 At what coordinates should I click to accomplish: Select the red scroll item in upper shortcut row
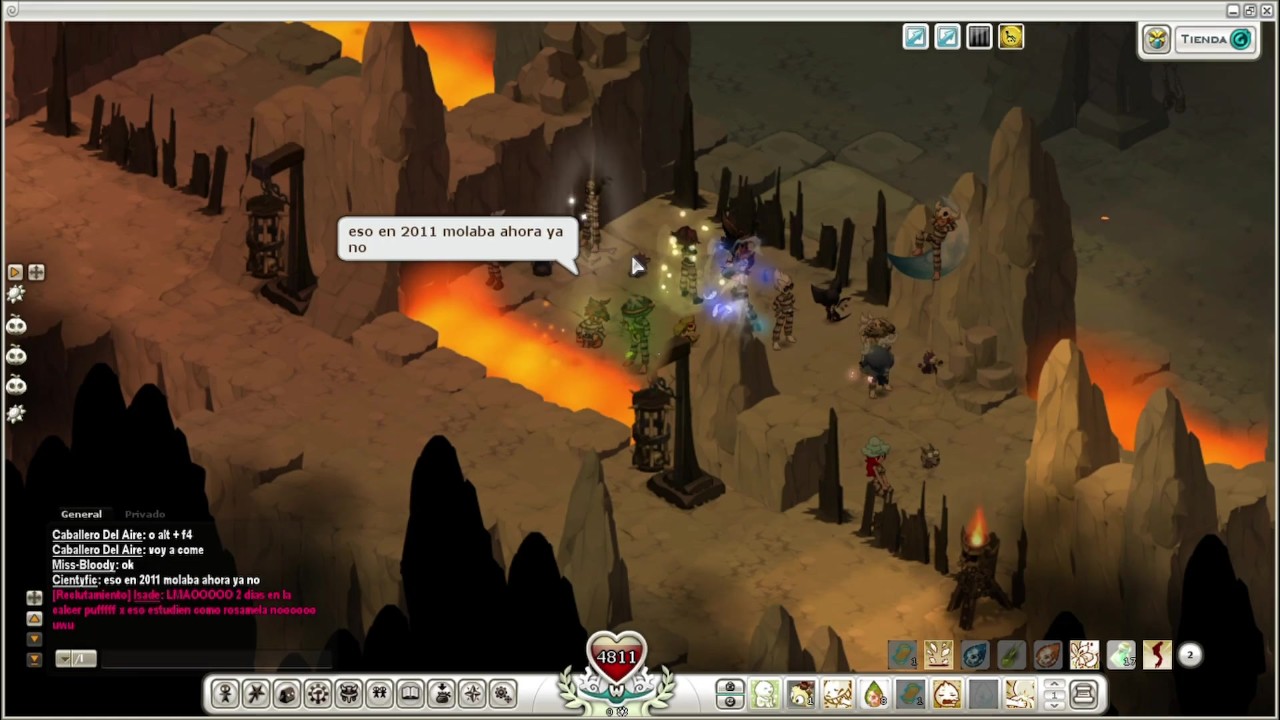coord(1157,655)
